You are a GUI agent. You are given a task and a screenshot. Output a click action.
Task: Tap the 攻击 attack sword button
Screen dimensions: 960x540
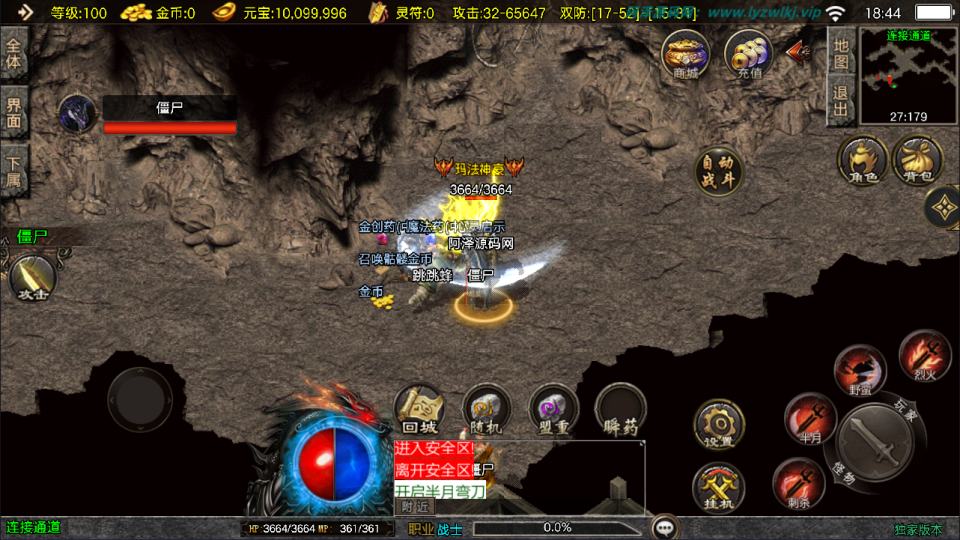(x=32, y=277)
